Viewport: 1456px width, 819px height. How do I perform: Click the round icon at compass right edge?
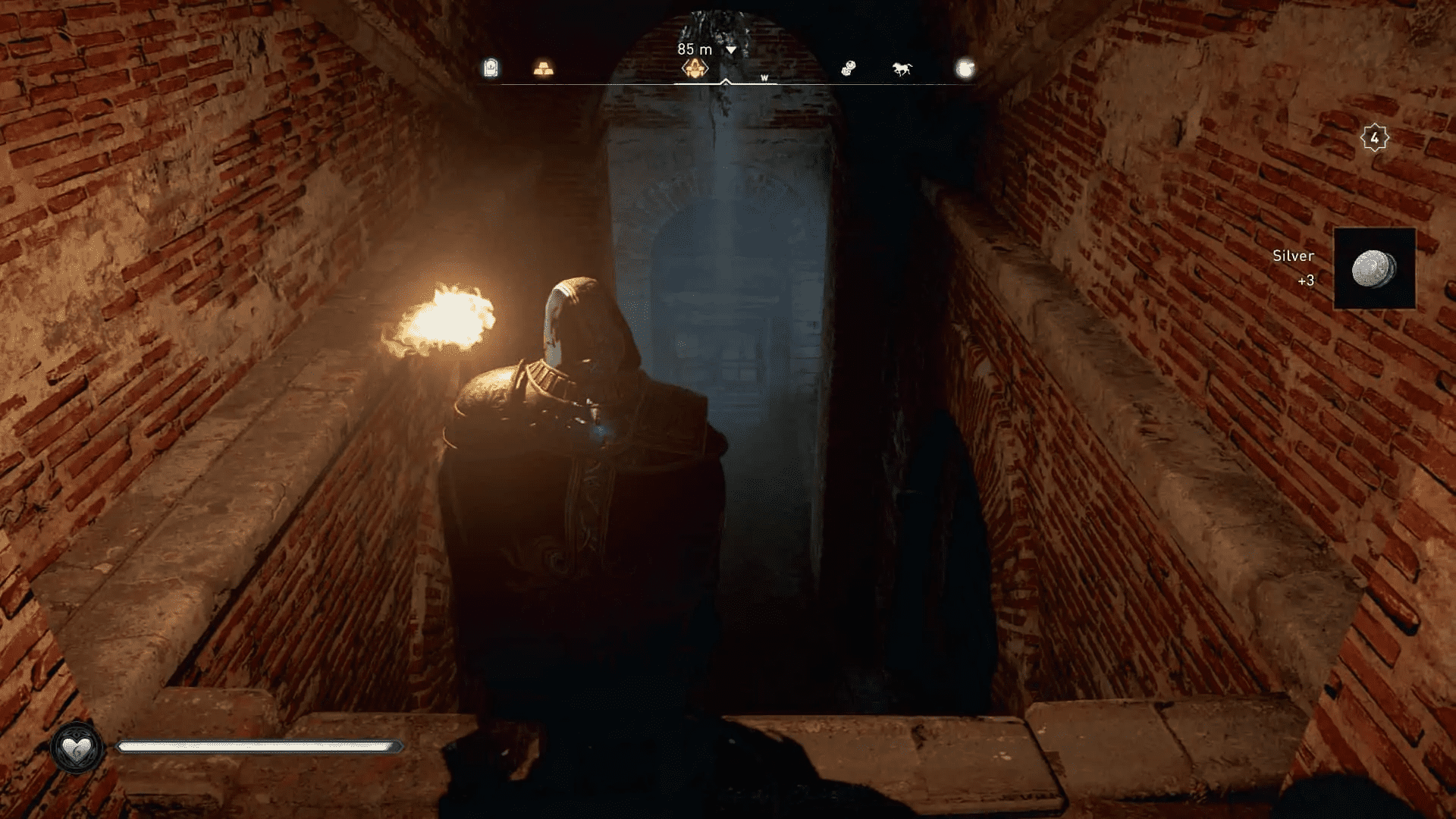(964, 68)
